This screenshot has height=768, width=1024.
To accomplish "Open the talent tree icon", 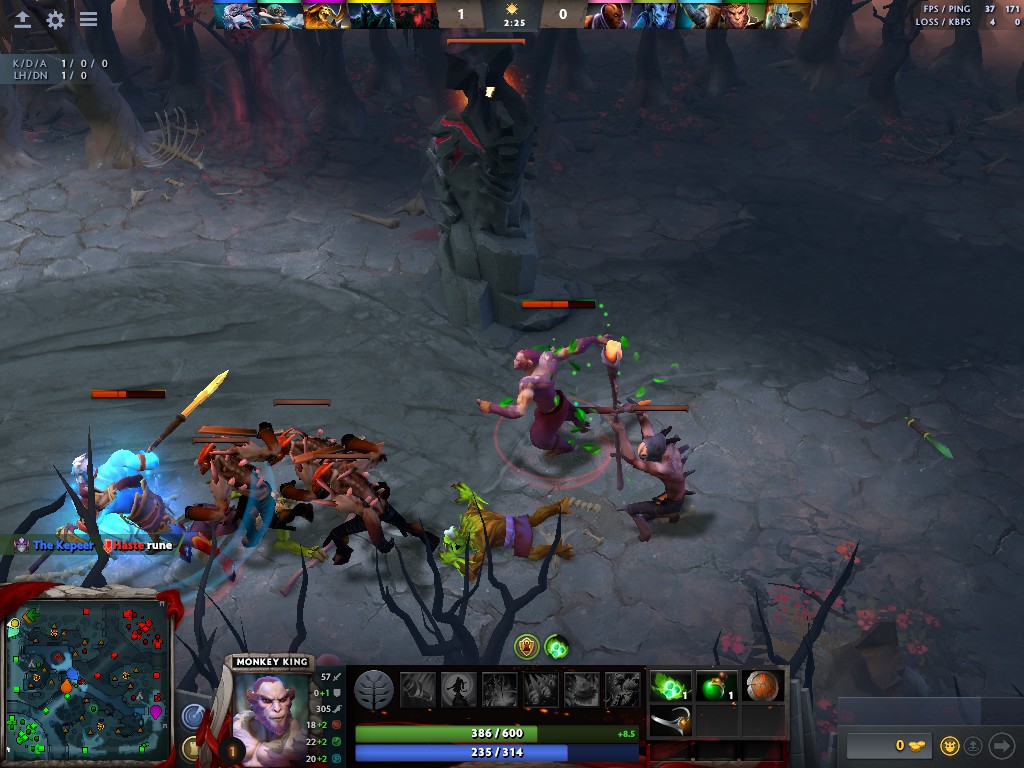I will click(374, 689).
